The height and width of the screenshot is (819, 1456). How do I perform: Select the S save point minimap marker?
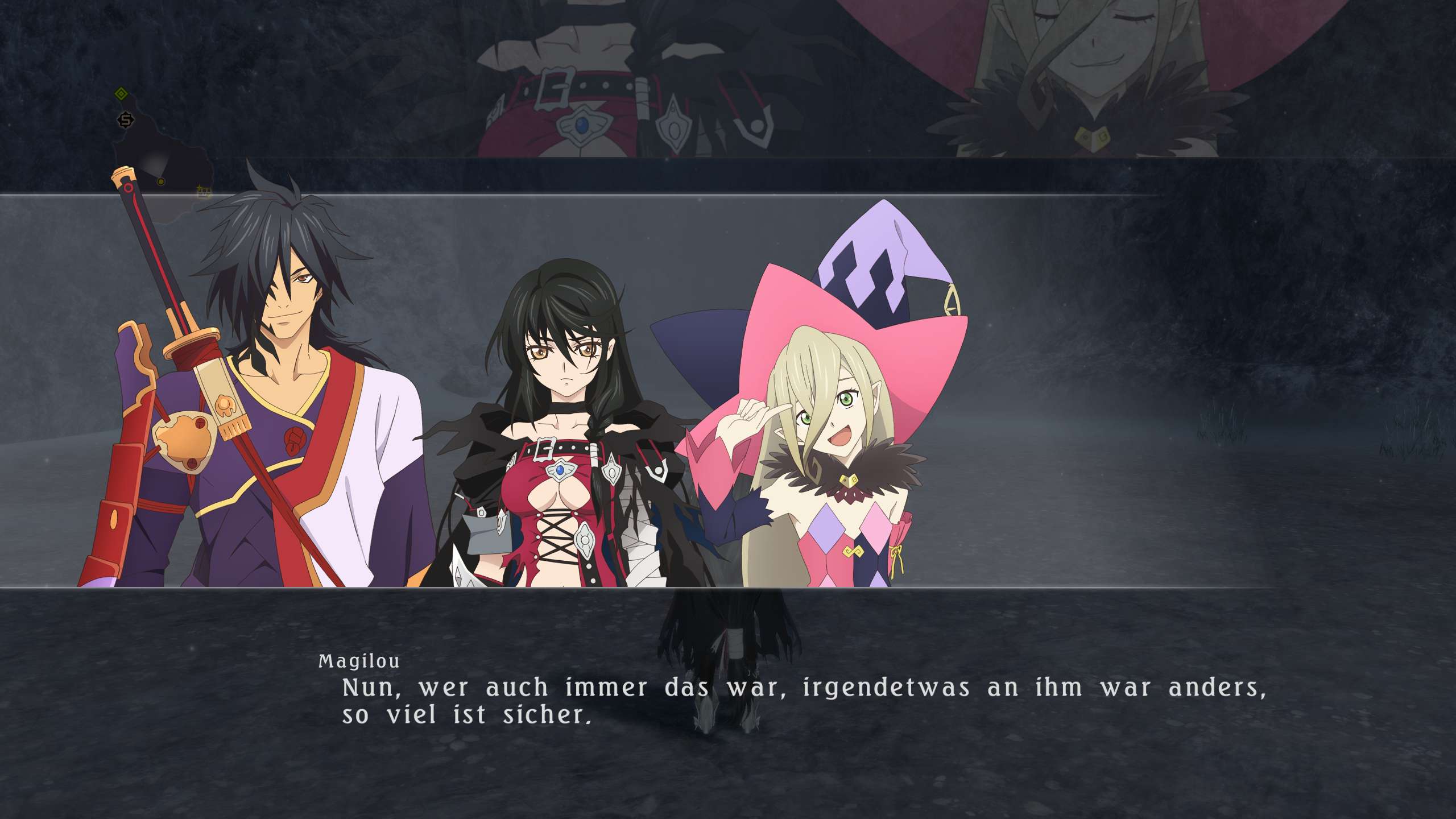click(126, 120)
